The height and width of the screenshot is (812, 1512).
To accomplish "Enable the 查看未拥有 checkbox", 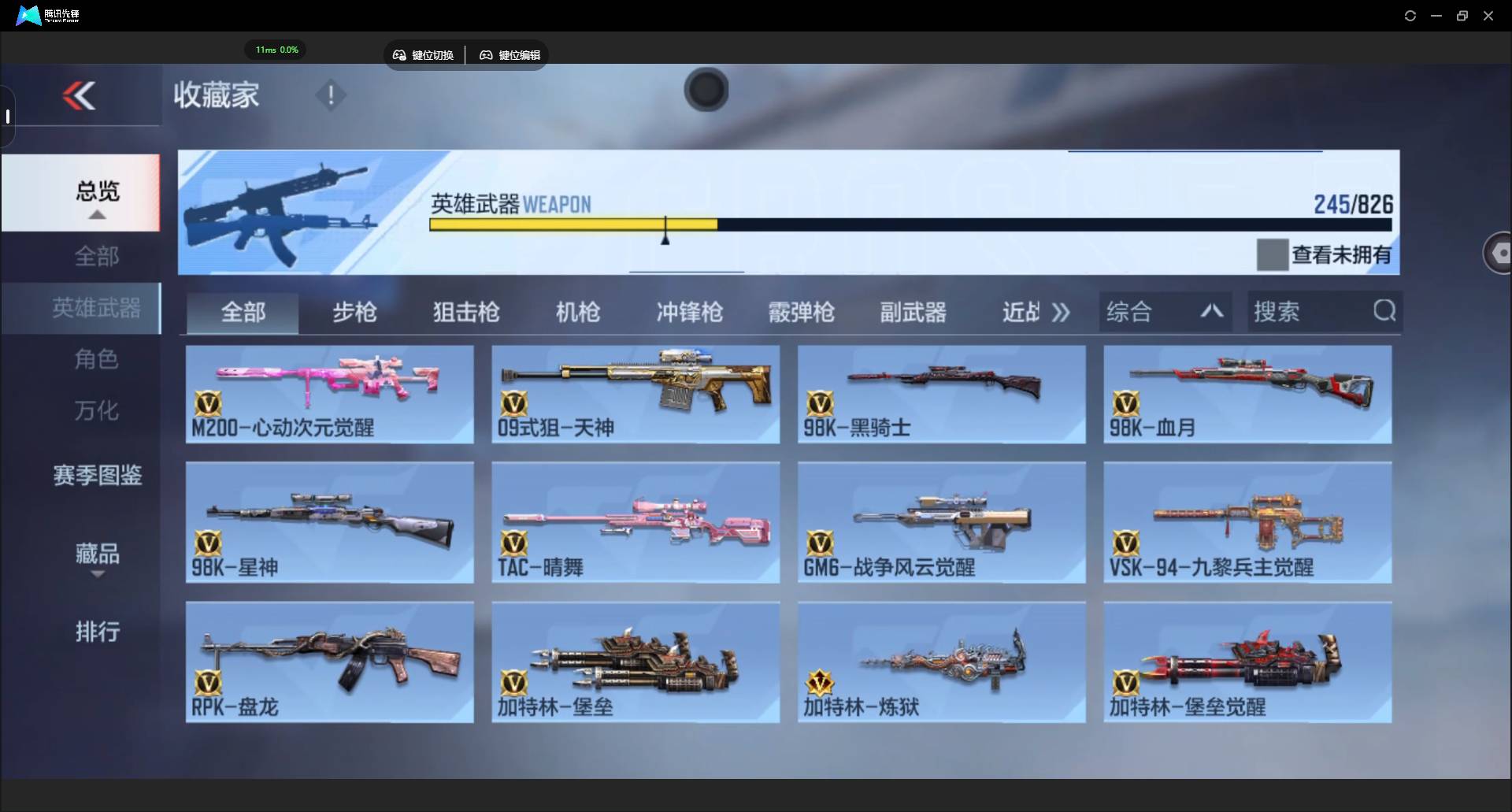I will (1273, 254).
